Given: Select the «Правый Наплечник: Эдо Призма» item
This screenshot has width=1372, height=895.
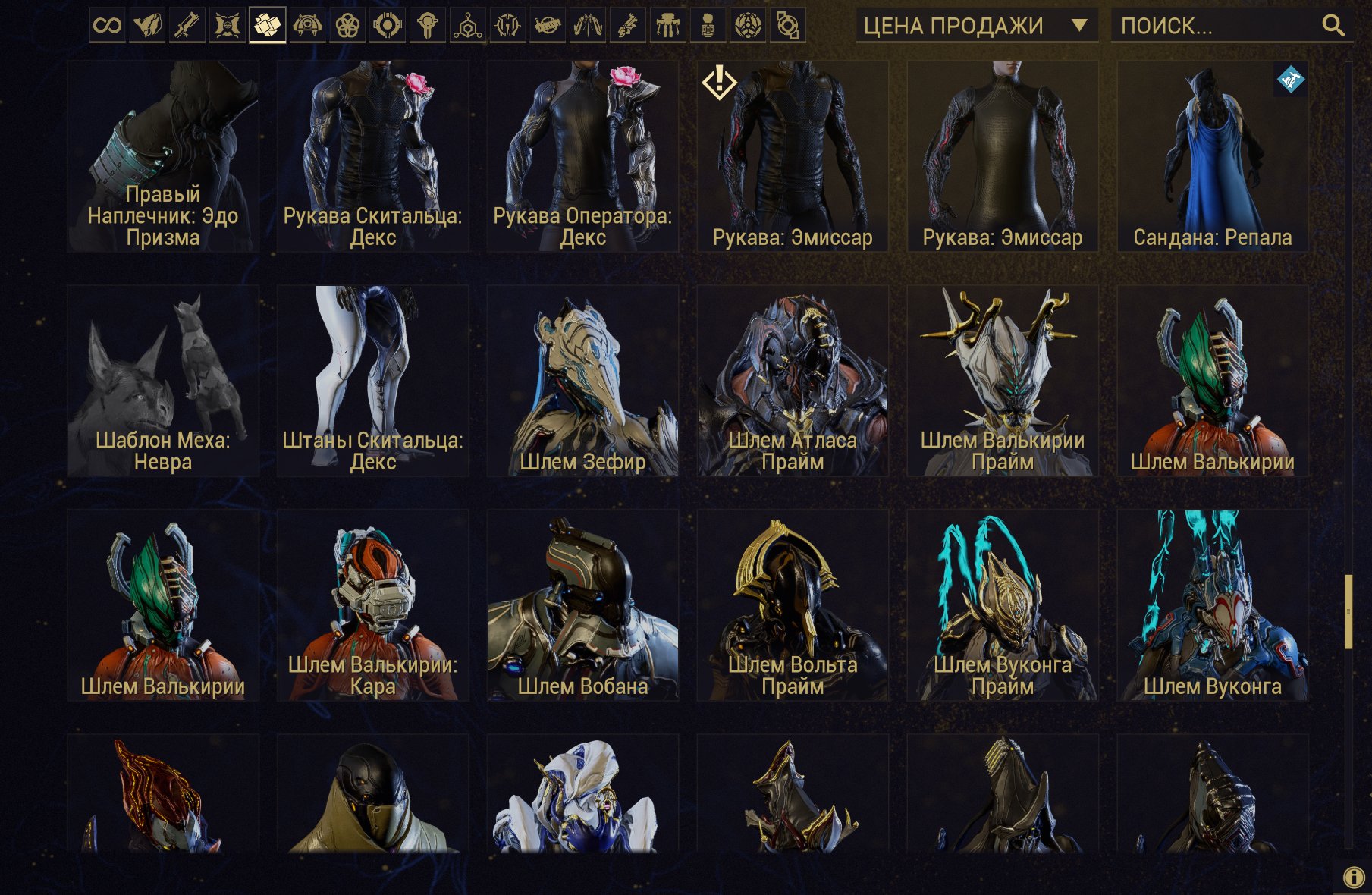Looking at the screenshot, I should point(163,156).
